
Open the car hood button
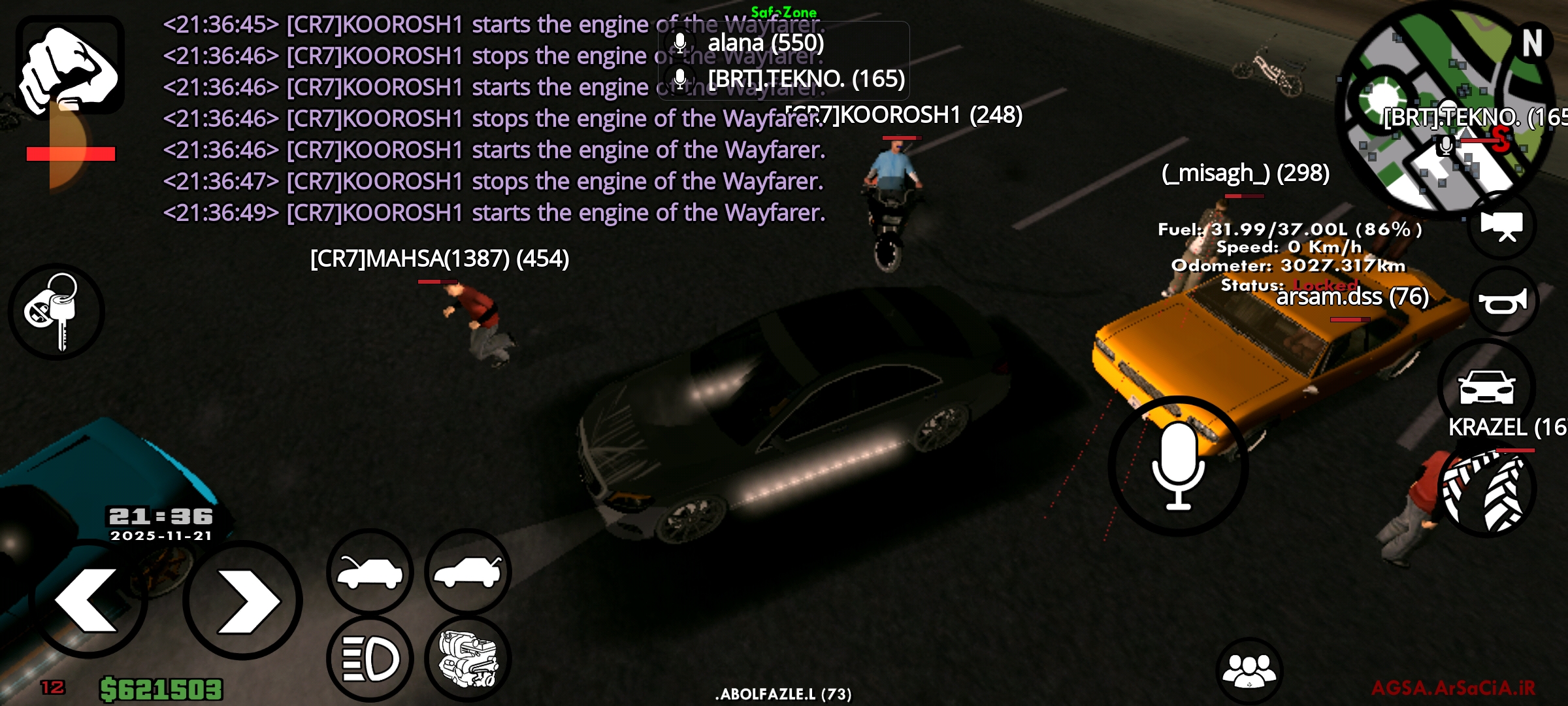370,572
